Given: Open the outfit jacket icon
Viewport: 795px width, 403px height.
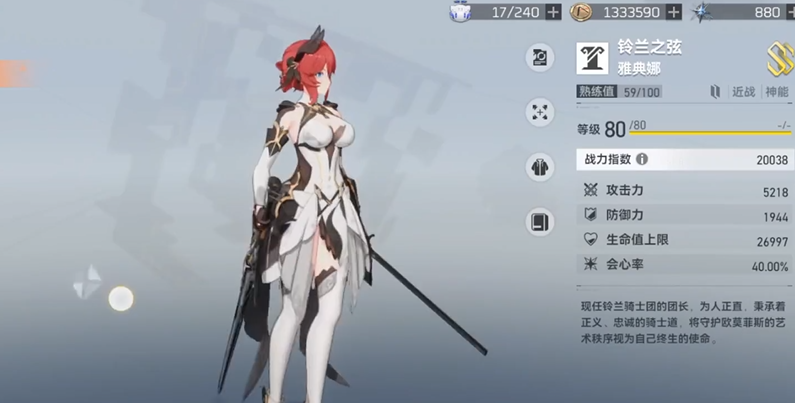Looking at the screenshot, I should coord(540,167).
